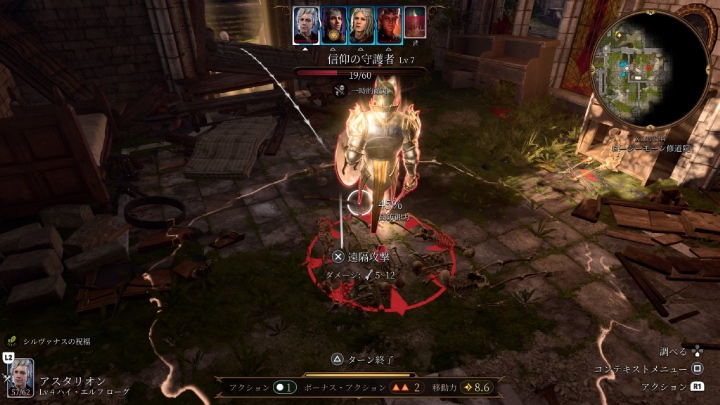
Task: Click Astarion's character portrait at bottom left
Action: coord(20,377)
